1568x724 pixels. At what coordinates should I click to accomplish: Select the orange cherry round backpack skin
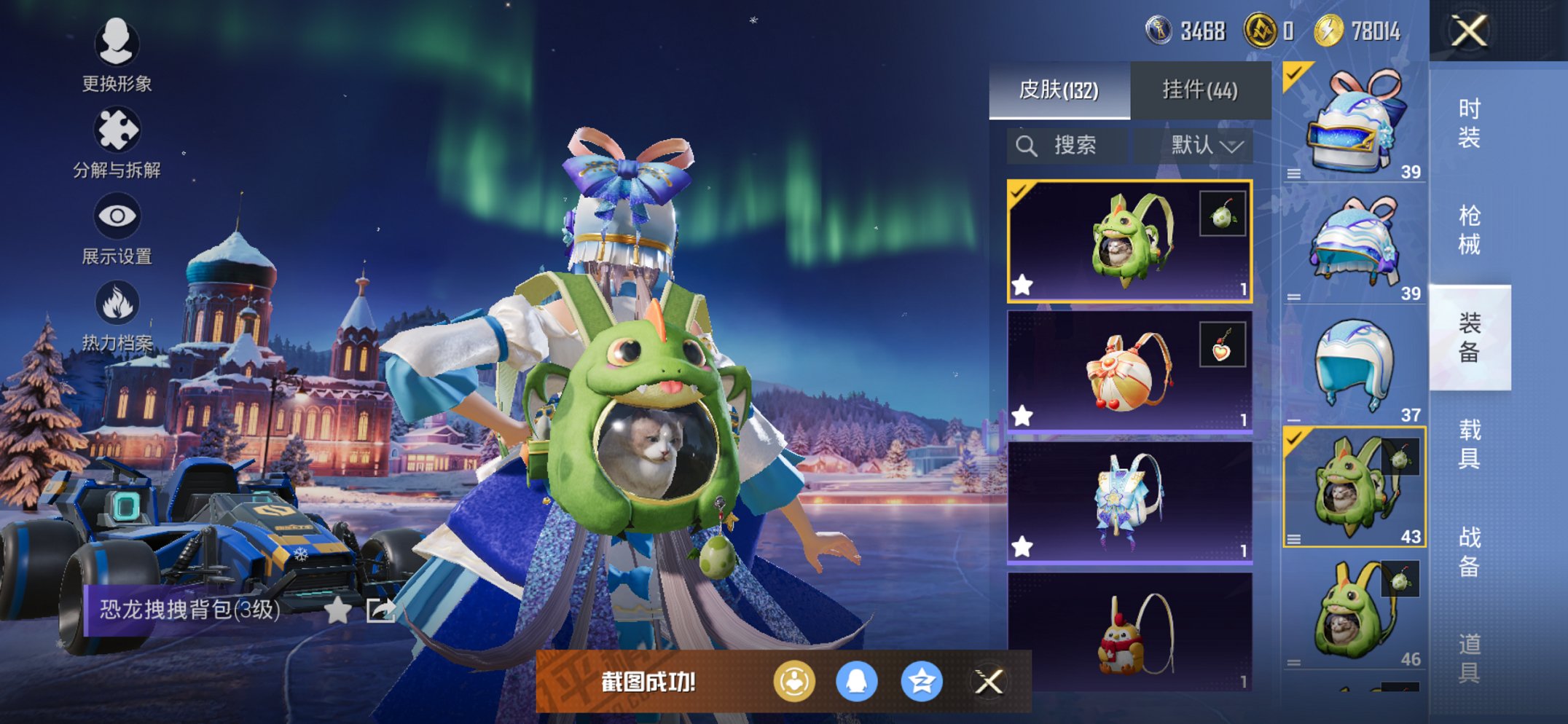[1129, 371]
